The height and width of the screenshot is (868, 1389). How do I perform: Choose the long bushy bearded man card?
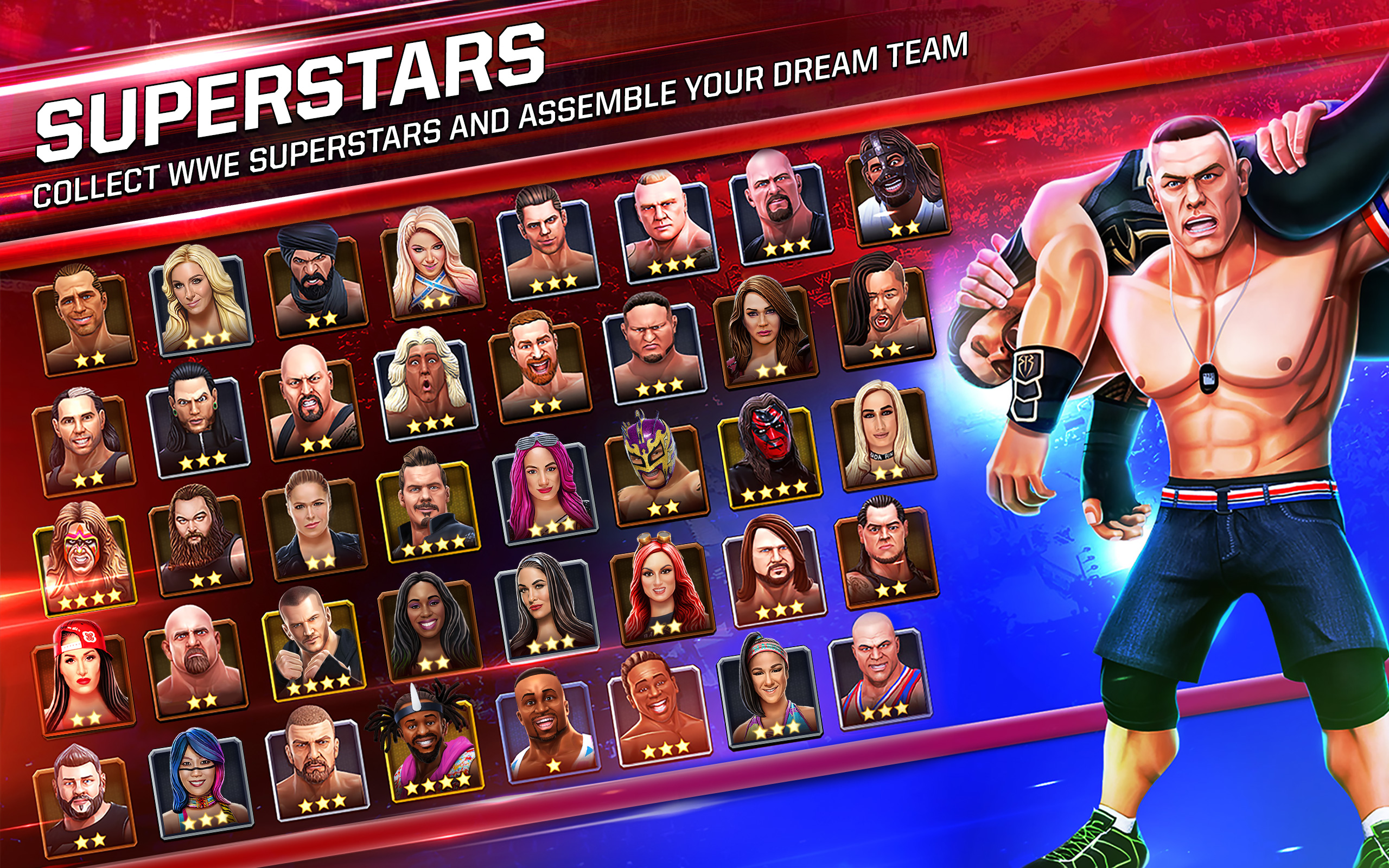(x=199, y=542)
